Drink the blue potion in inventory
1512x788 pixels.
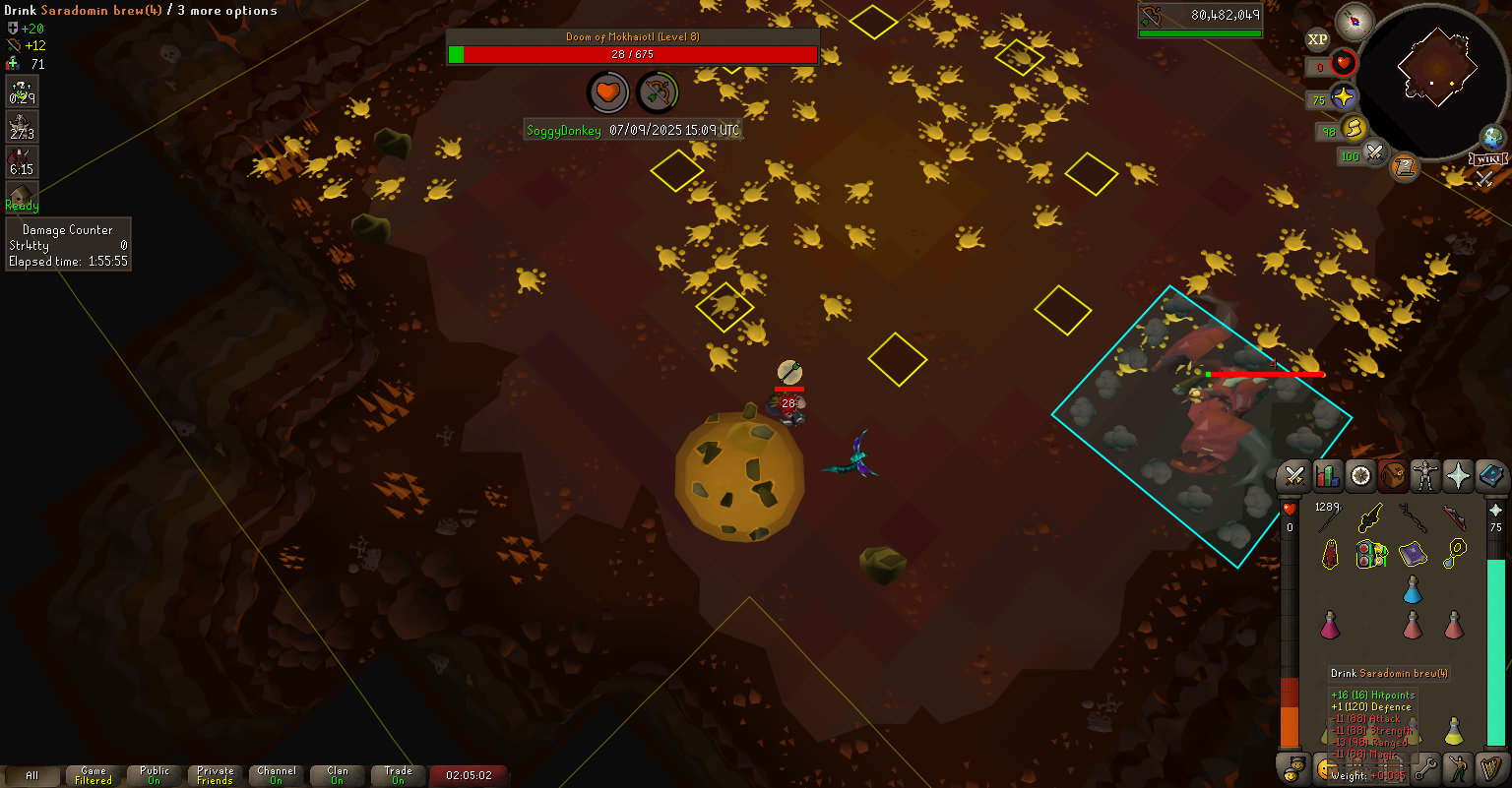coord(1413,590)
